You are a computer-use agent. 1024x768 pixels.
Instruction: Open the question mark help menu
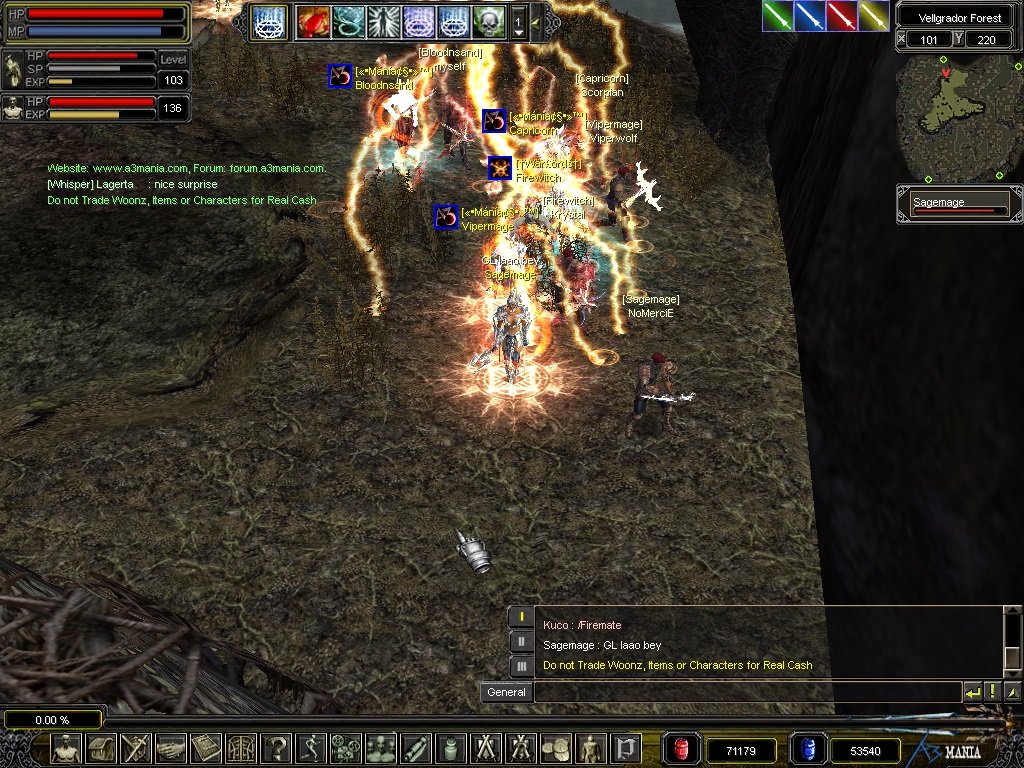pyautogui.click(x=275, y=748)
